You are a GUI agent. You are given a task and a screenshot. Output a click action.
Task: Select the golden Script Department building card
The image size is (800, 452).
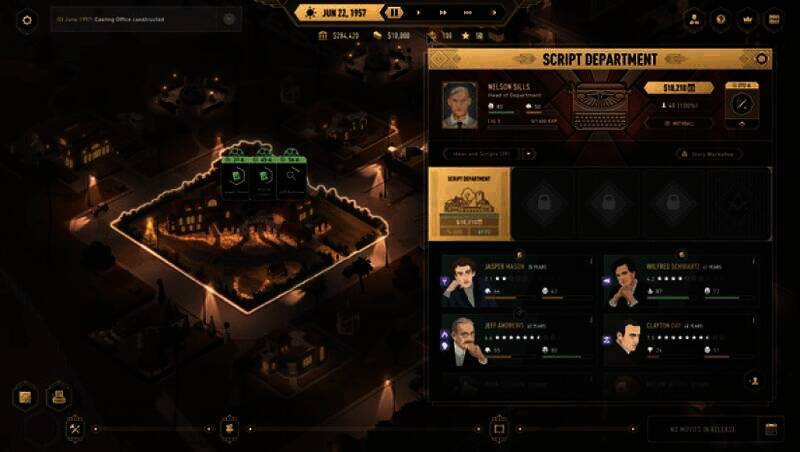(x=469, y=203)
